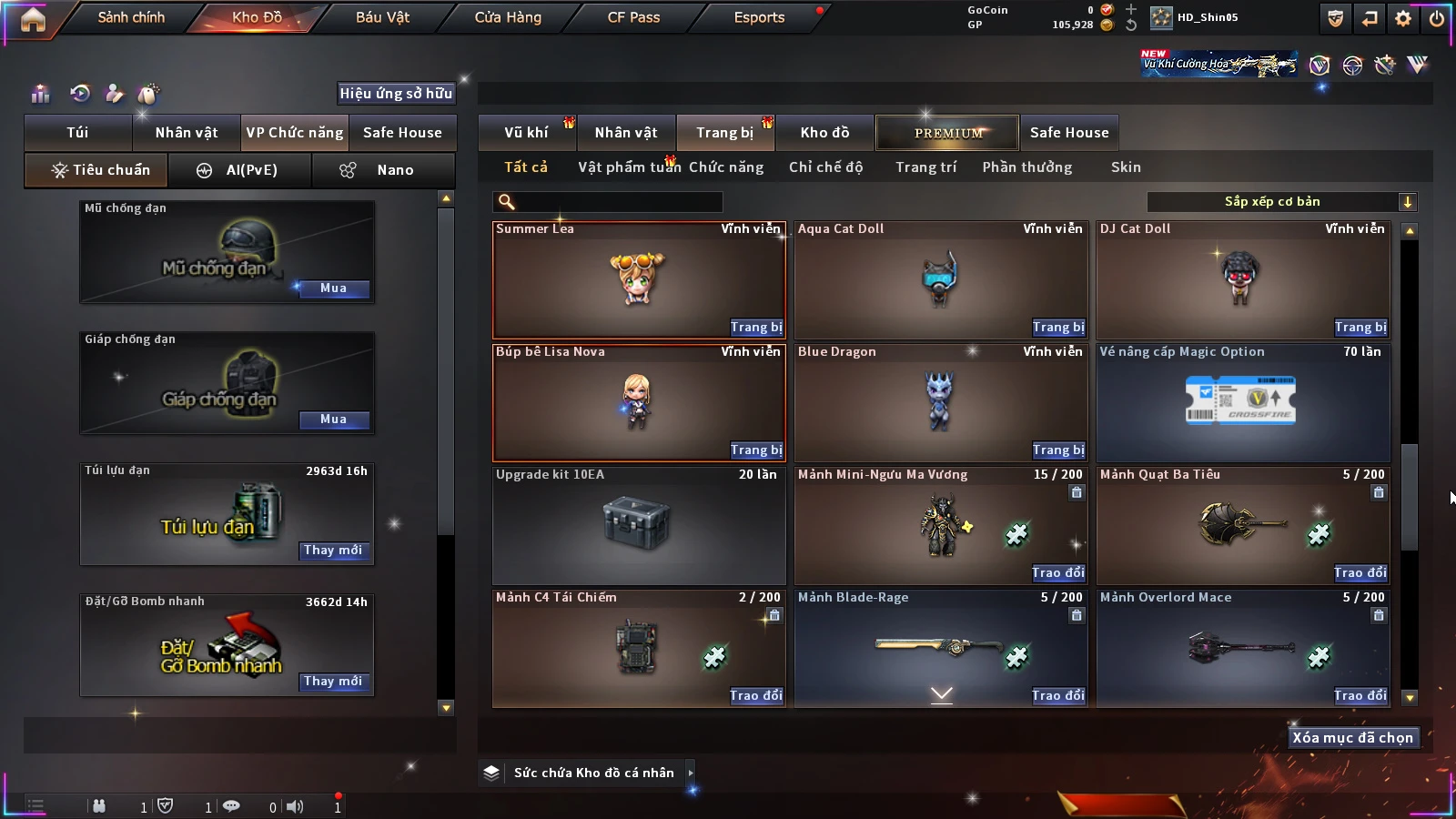Viewport: 1456px width, 819px height.
Task: Click Xóa mục đã chọn button
Action: (x=1352, y=738)
